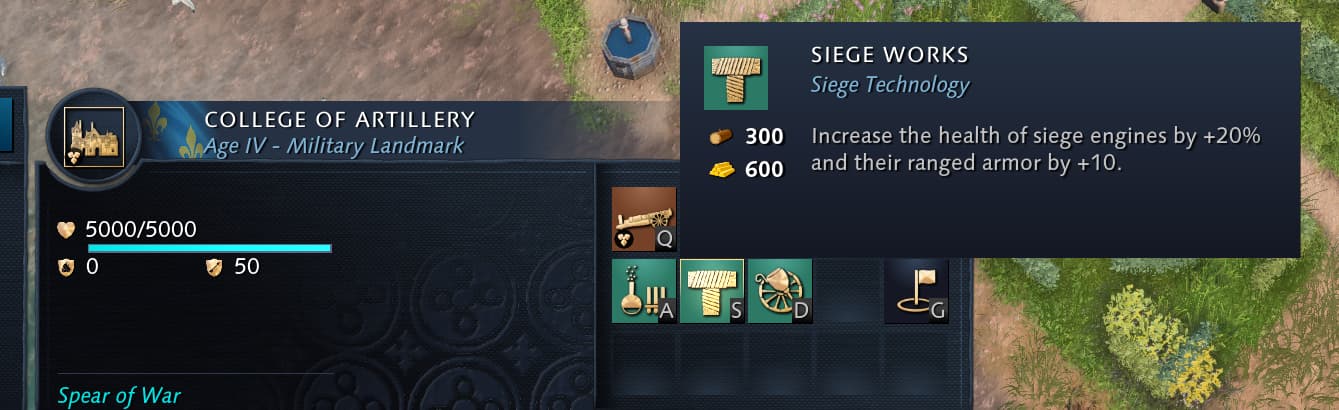Train the cannon unit from the college
Viewport: 1339px width, 410px height.
pos(644,219)
